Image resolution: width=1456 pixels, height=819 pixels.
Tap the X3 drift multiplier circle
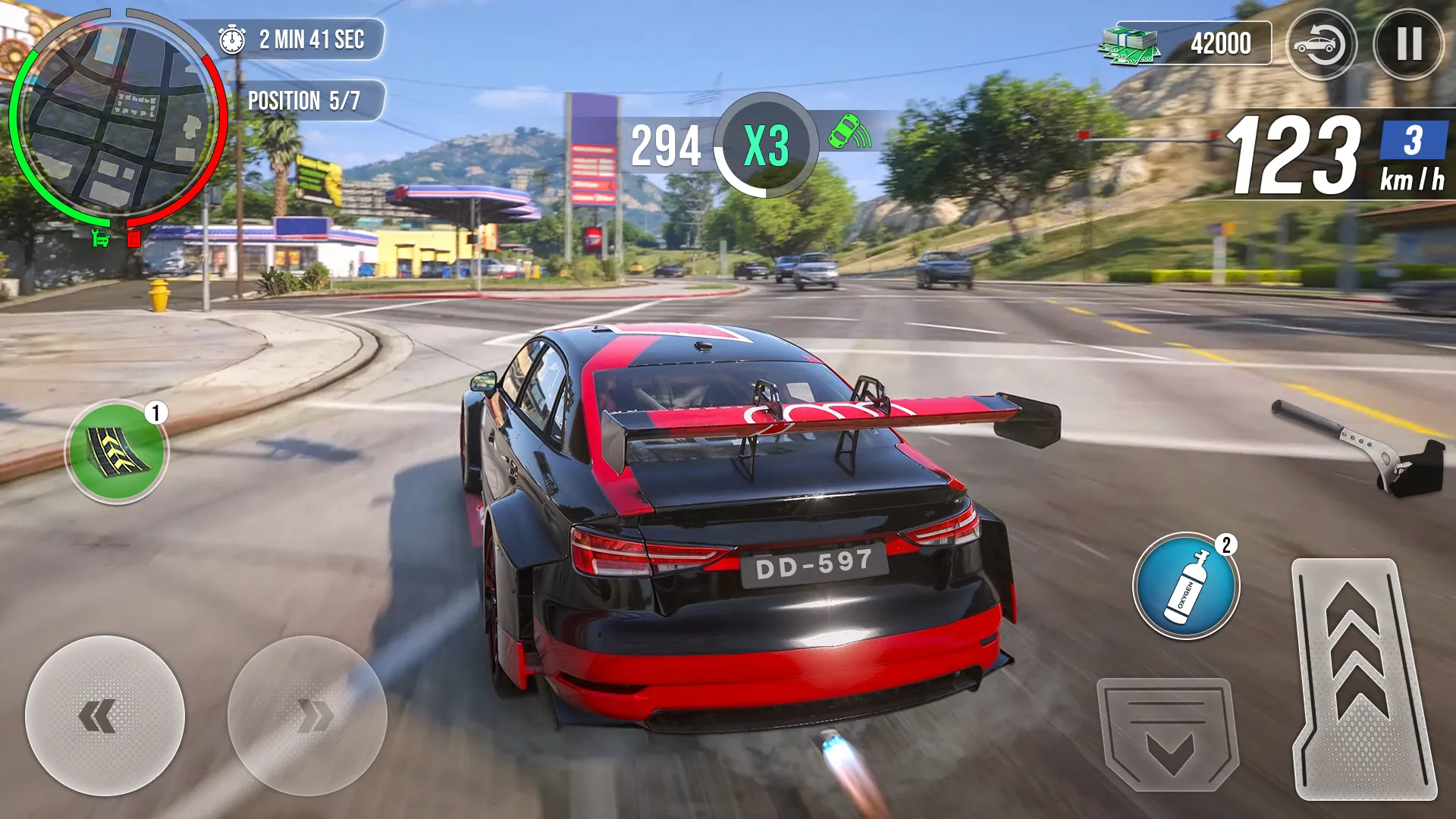click(x=767, y=144)
